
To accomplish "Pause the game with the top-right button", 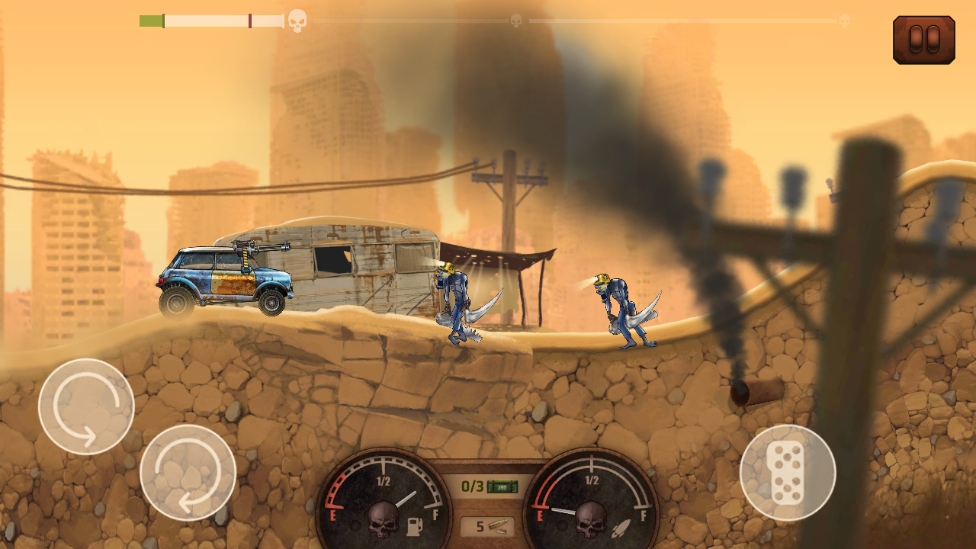I will 923,40.
